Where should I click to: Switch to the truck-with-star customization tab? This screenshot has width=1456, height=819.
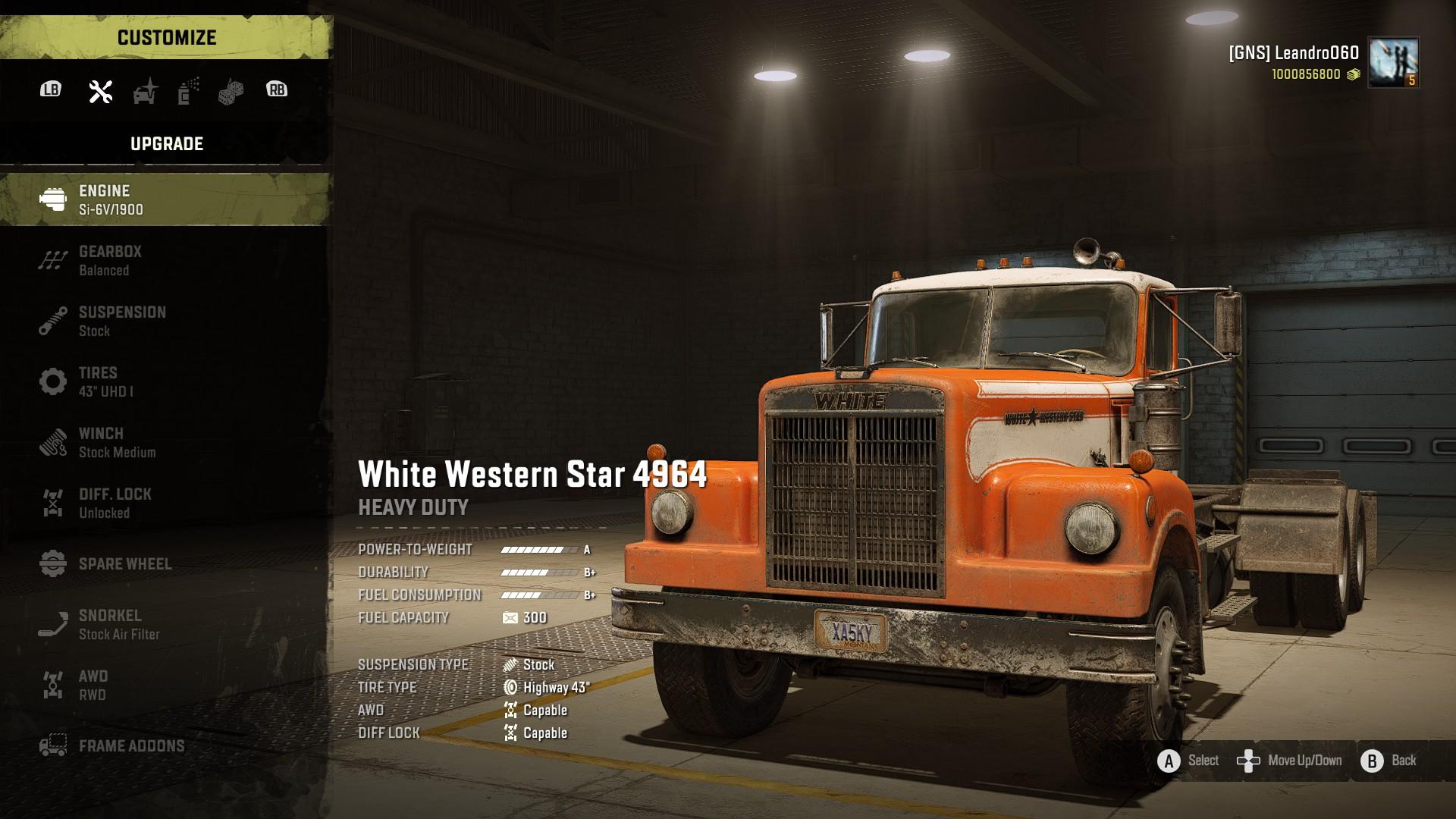coord(145,91)
